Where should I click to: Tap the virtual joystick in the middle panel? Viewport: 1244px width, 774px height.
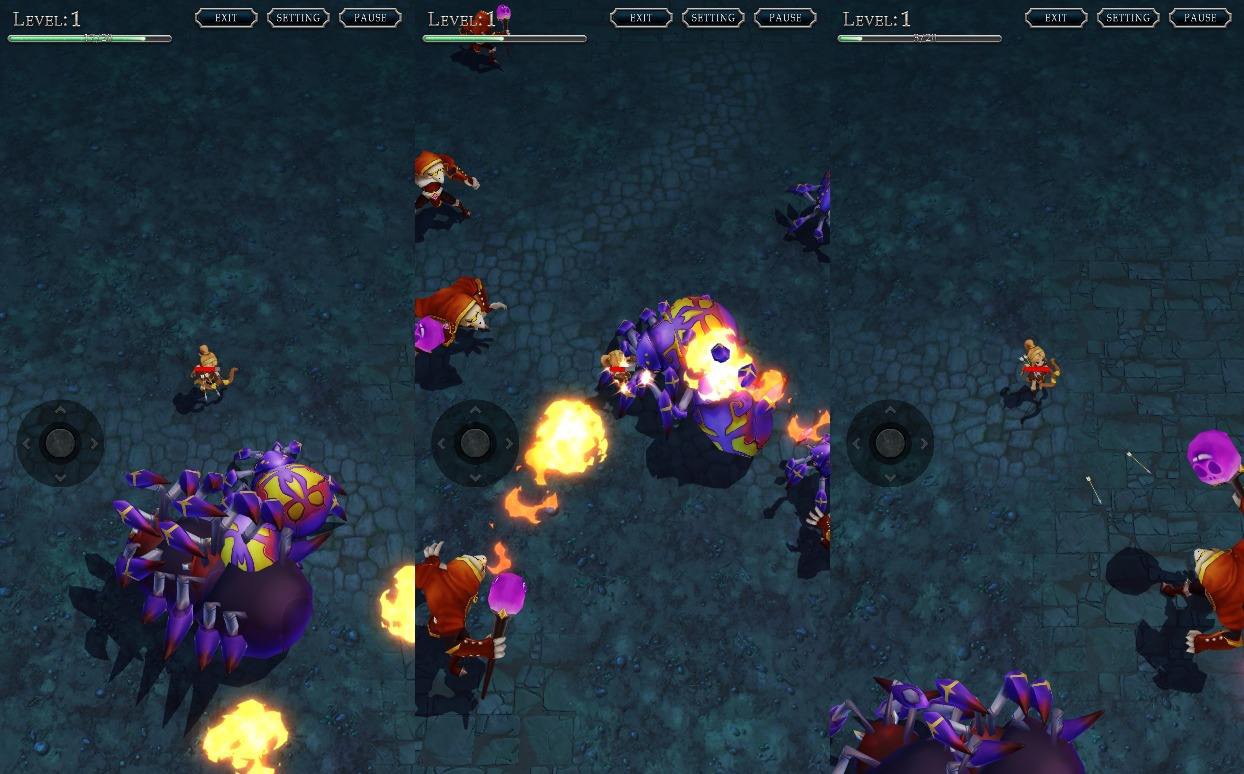(x=475, y=443)
